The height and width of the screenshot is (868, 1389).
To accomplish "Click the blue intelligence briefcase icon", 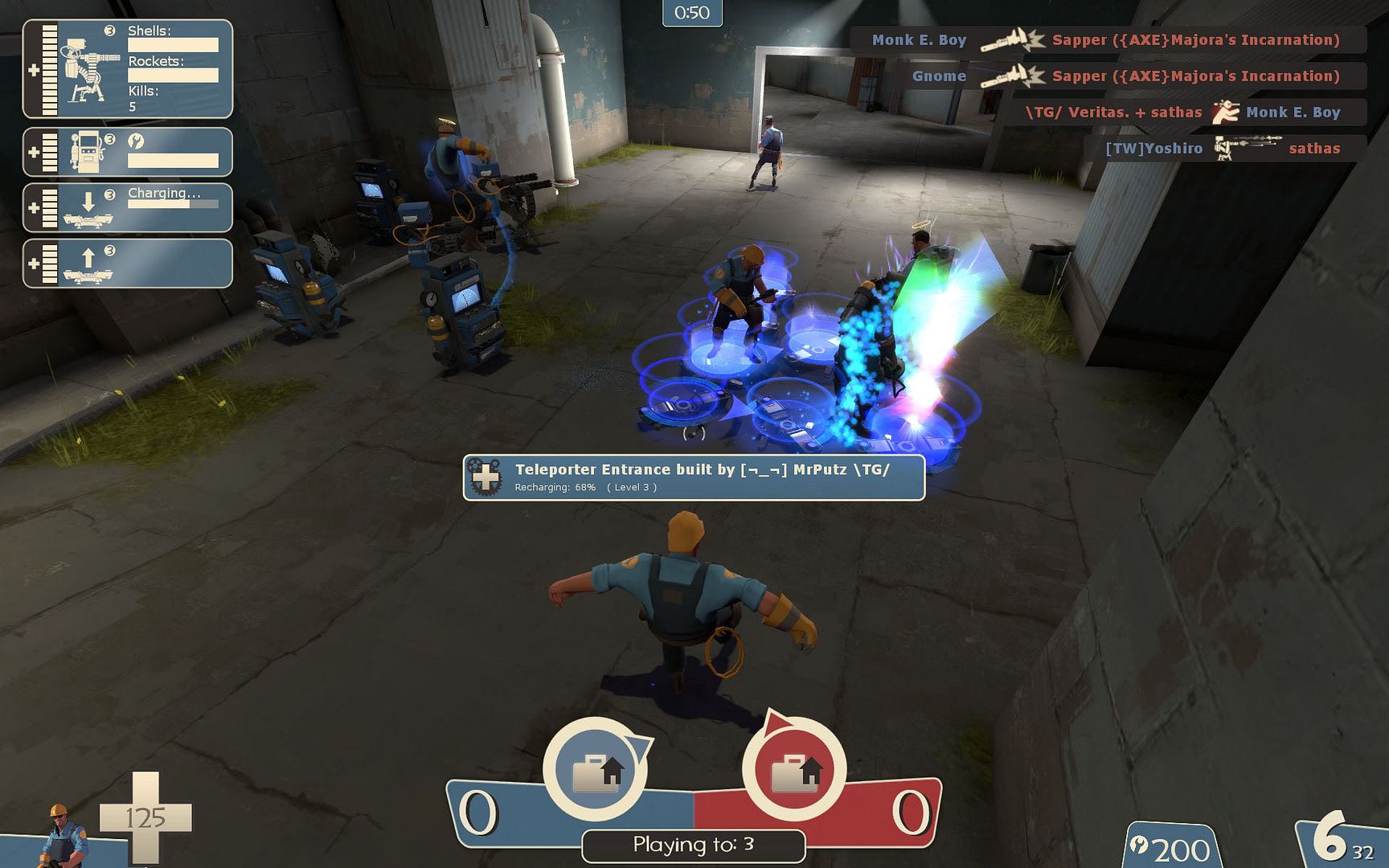I will [x=595, y=770].
